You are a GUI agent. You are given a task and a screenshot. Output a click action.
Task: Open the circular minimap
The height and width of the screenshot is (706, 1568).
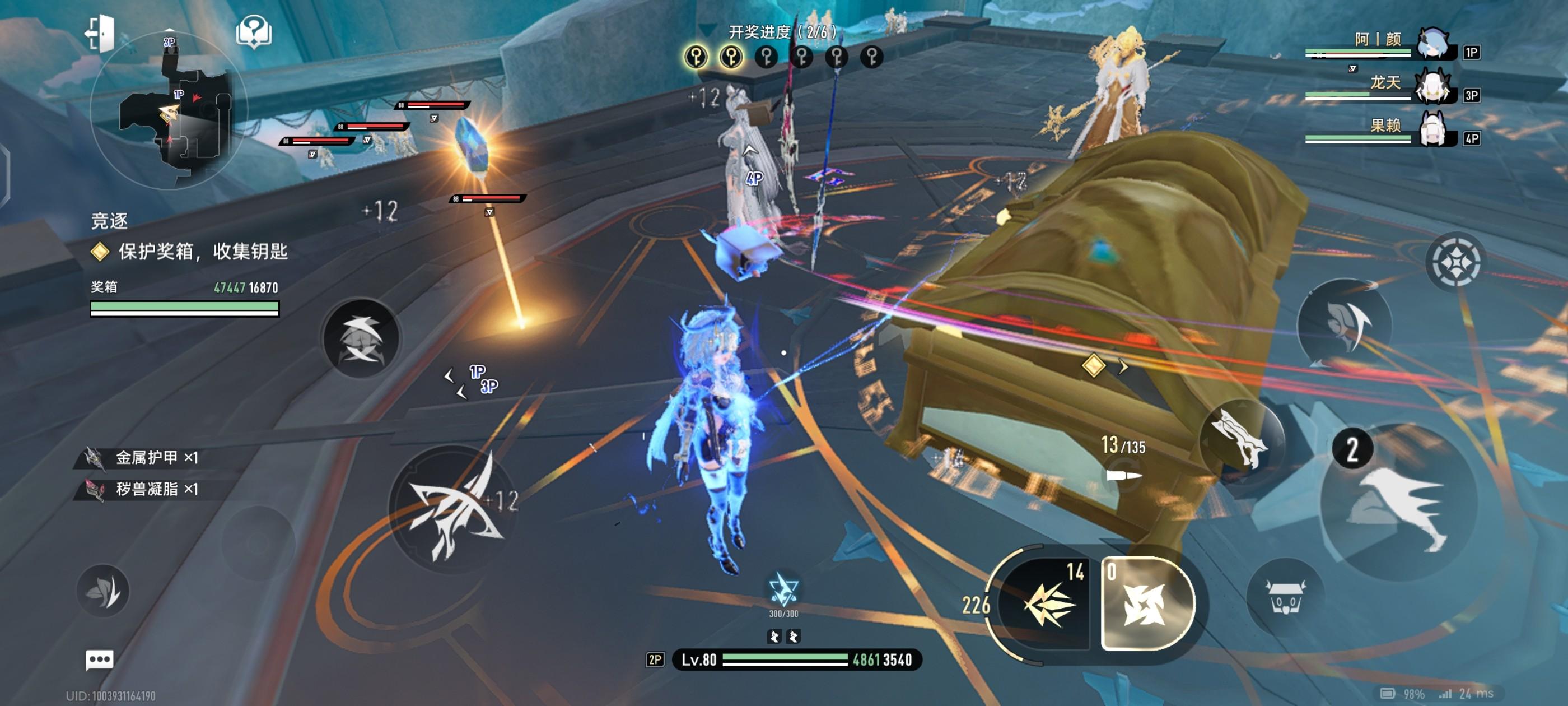[169, 111]
